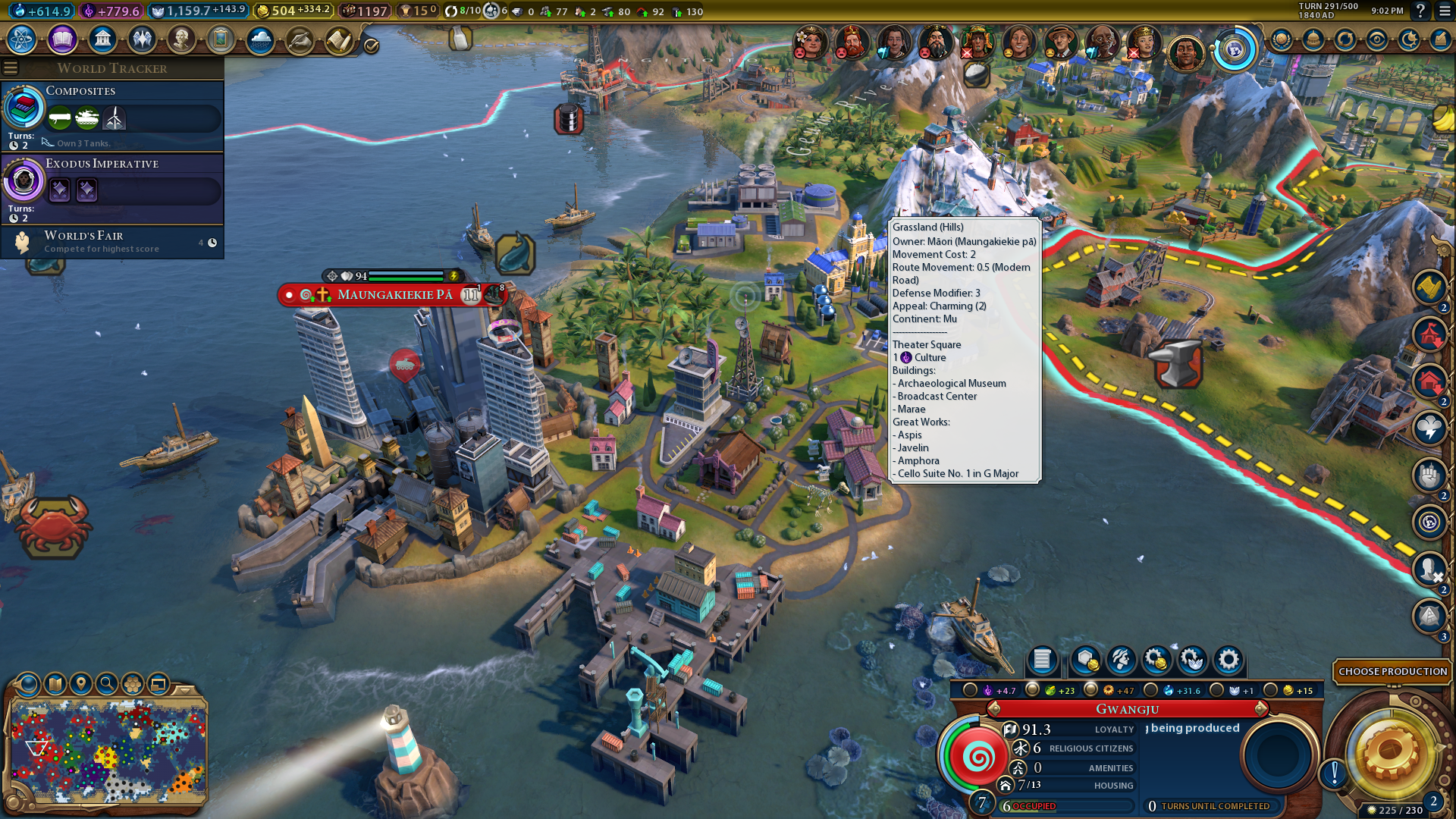
Task: Go to next city with Gwangju arrow
Action: [x=1261, y=708]
